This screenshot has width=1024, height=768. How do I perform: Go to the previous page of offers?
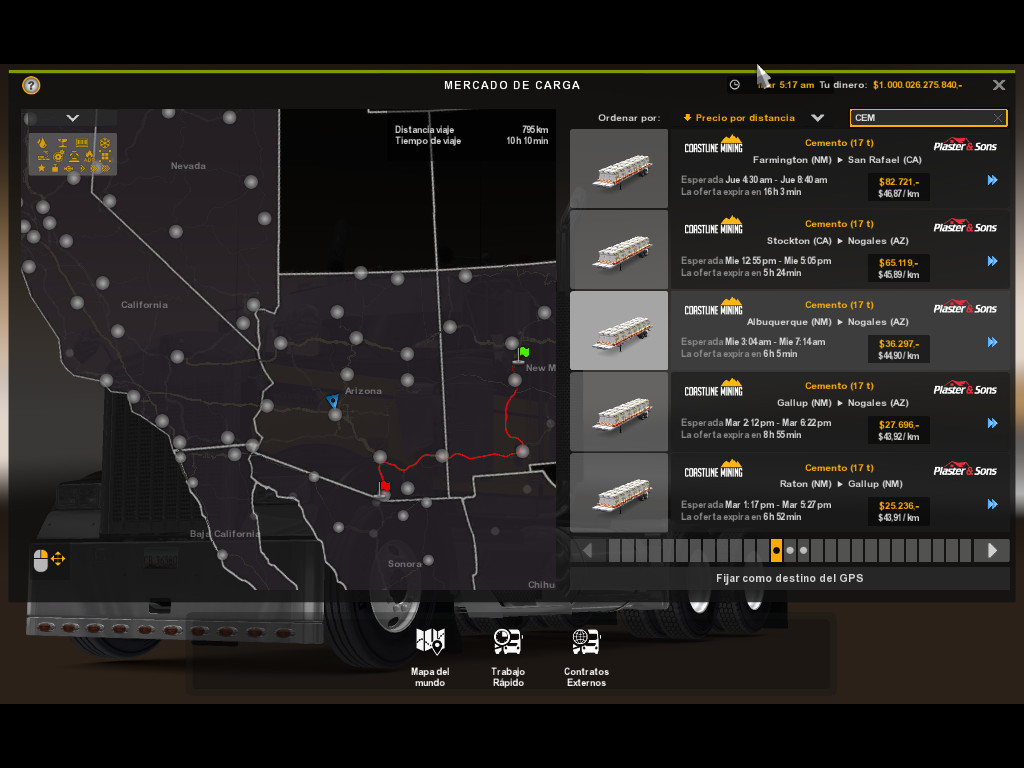(x=588, y=550)
